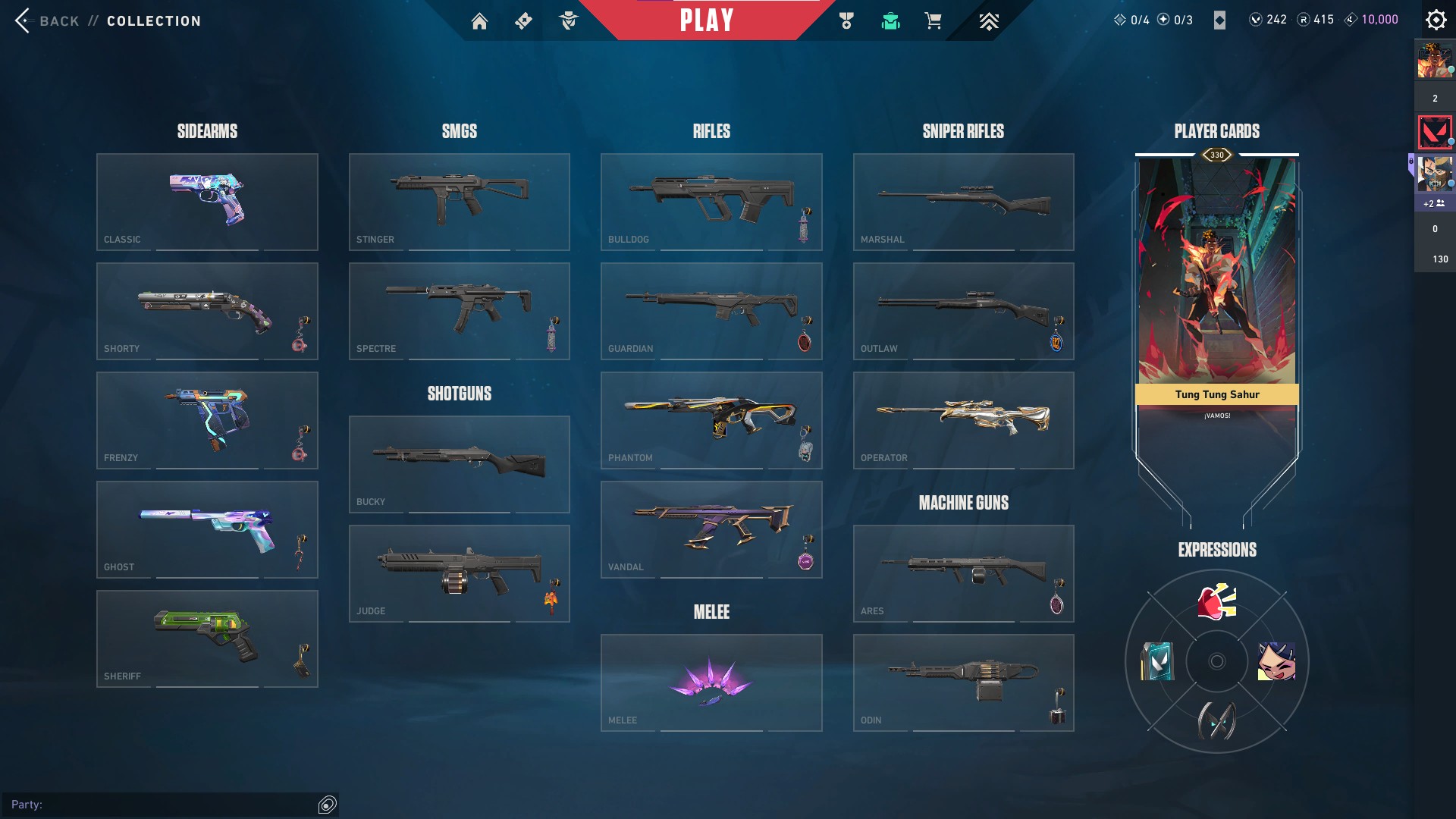Screen dimensions: 1456x819
Task: Choose the Shorty weapon tile
Action: [207, 311]
